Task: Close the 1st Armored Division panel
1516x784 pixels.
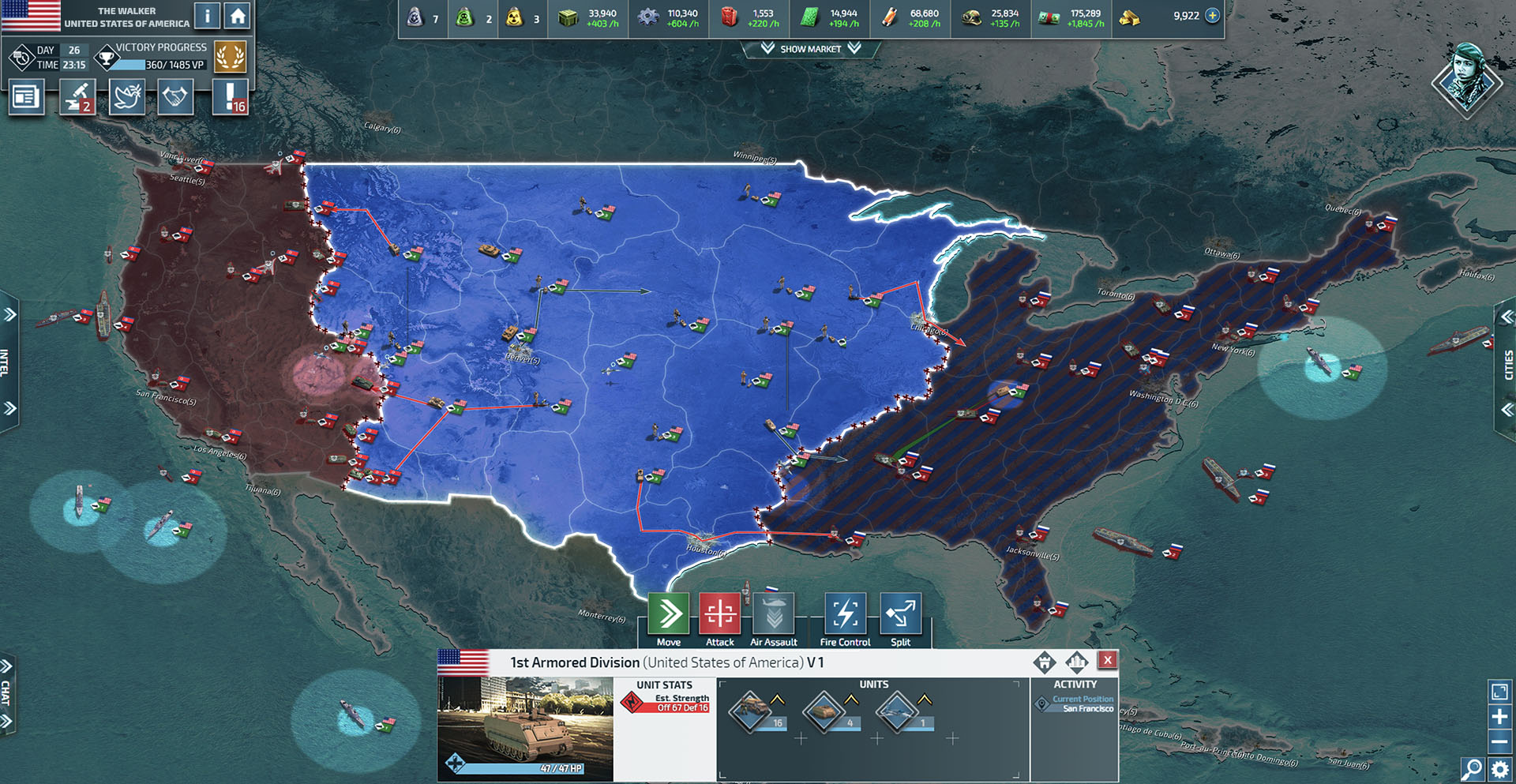Action: [x=1109, y=659]
